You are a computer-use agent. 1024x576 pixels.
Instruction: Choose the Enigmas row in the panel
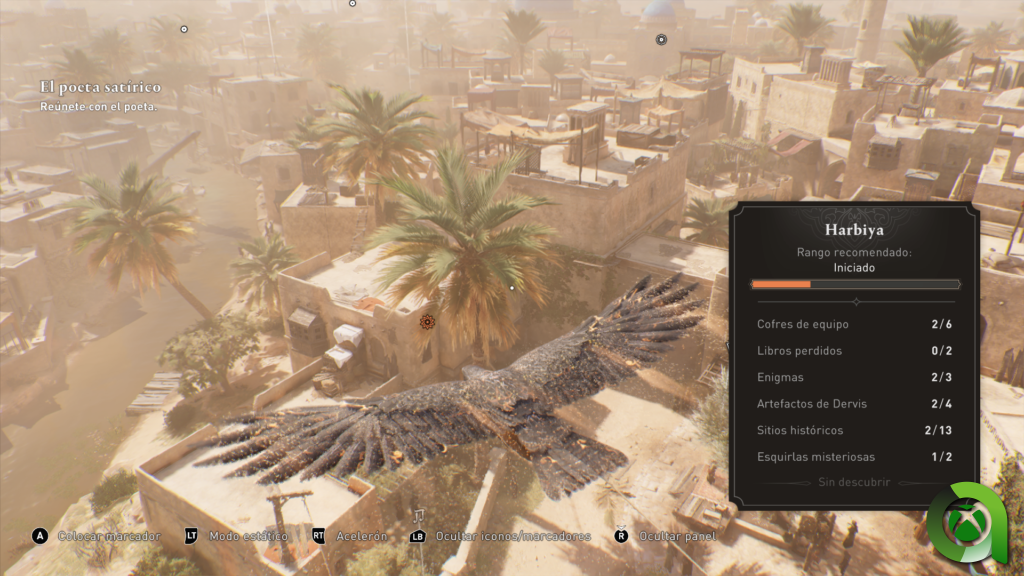(x=854, y=377)
